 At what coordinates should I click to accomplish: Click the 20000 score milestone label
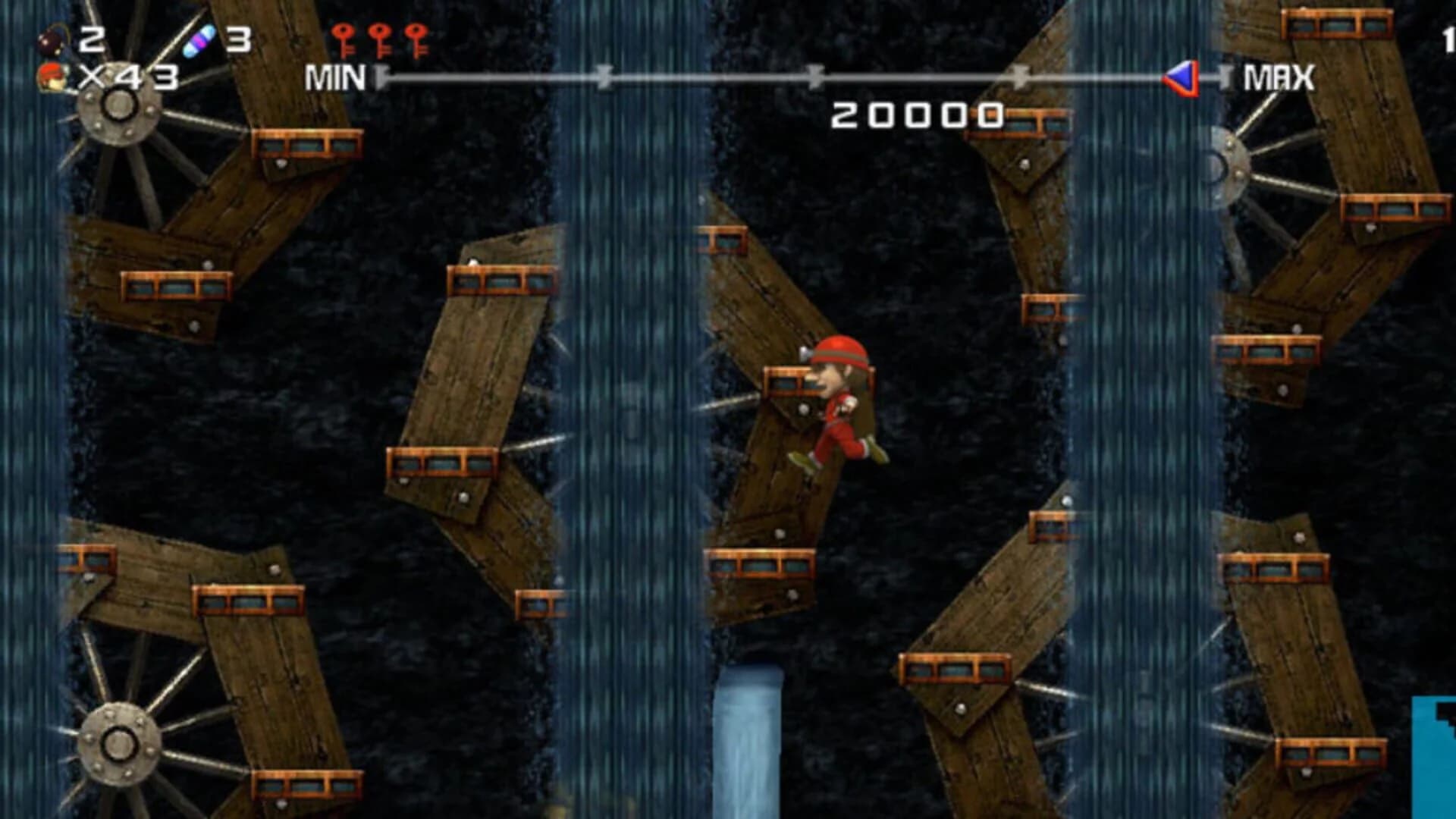919,115
